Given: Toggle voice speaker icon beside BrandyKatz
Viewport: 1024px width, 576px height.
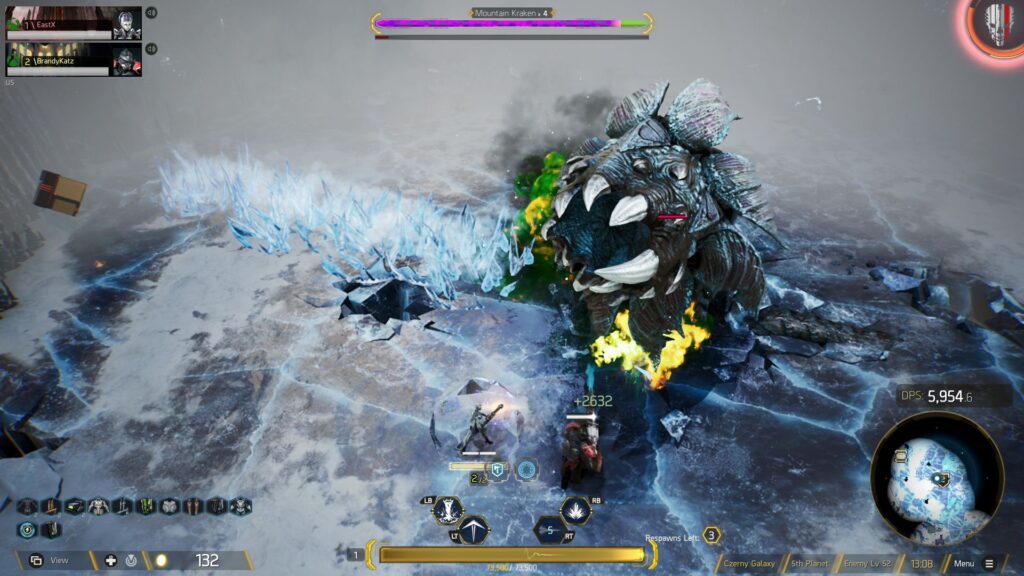Looking at the screenshot, I should tap(151, 49).
